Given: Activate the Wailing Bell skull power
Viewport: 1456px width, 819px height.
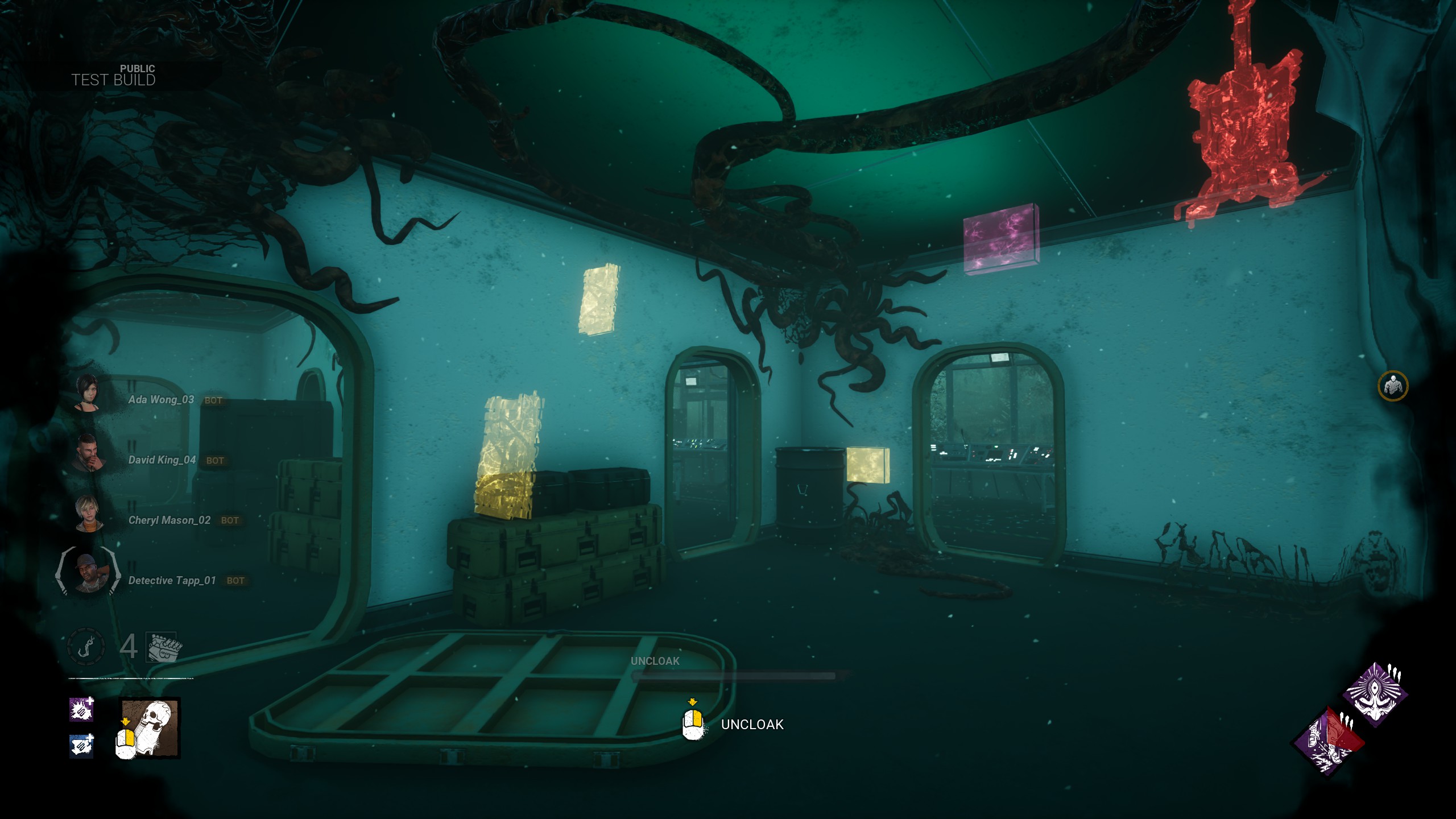Looking at the screenshot, I should coord(150,728).
